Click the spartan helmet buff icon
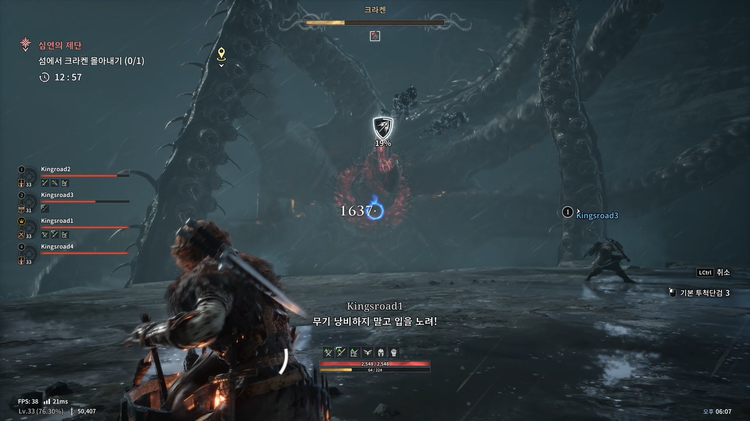The width and height of the screenshot is (750, 421). [x=381, y=353]
